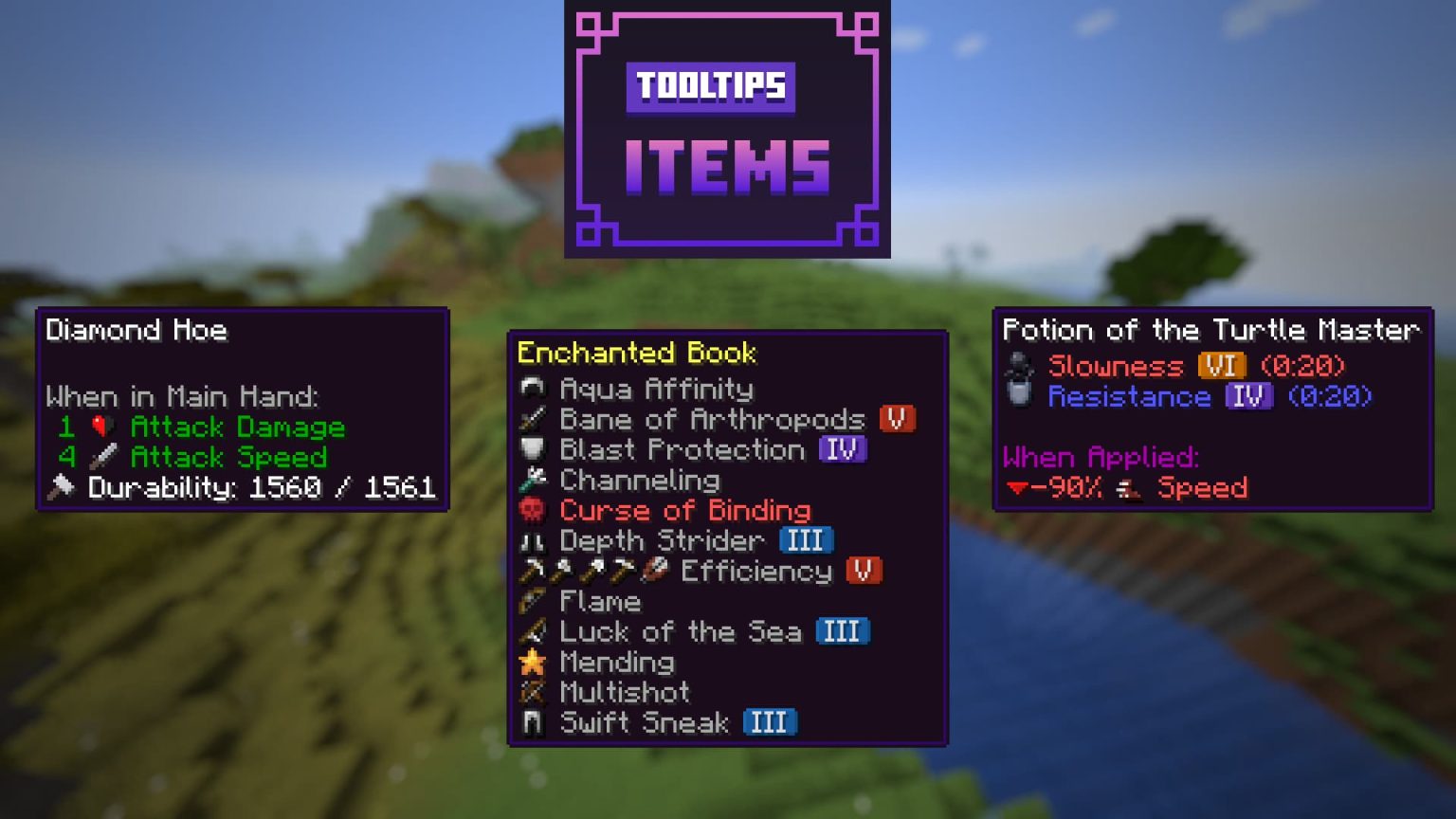The height and width of the screenshot is (819, 1456).
Task: Expand the red triangle beside -90% Speed
Action: (x=1019, y=488)
